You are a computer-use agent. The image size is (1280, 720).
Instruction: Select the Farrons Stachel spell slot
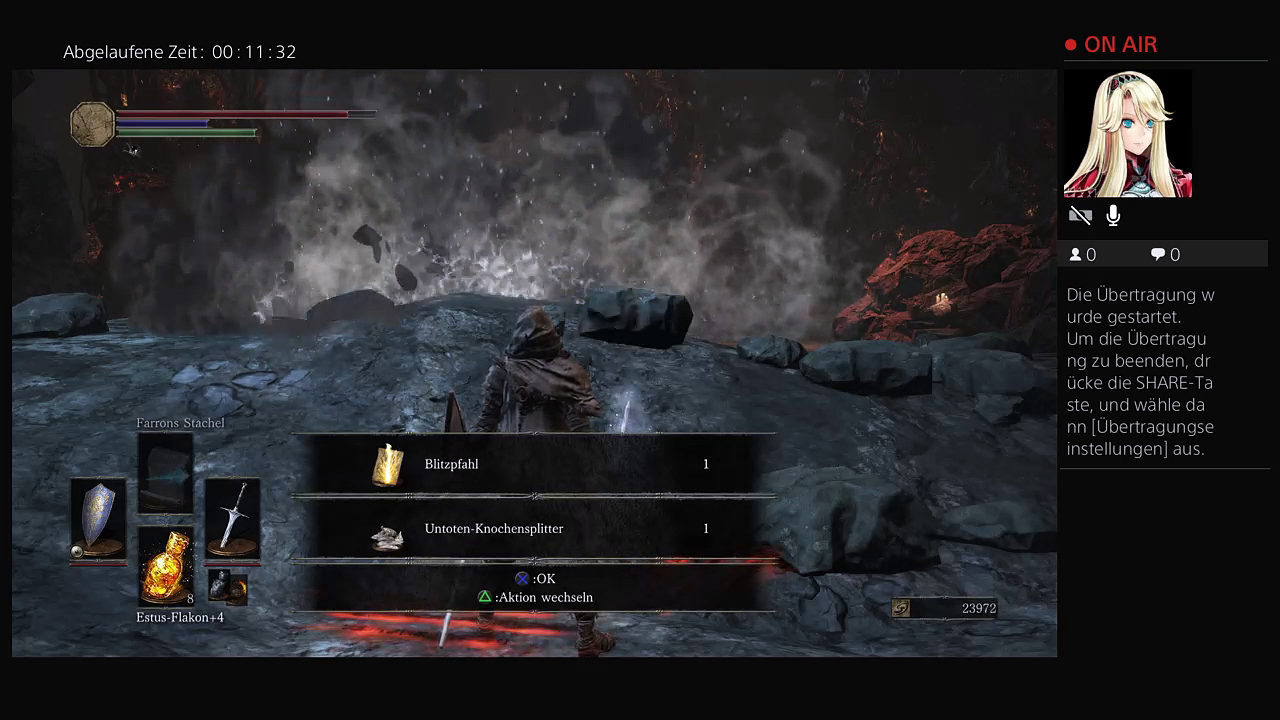165,472
